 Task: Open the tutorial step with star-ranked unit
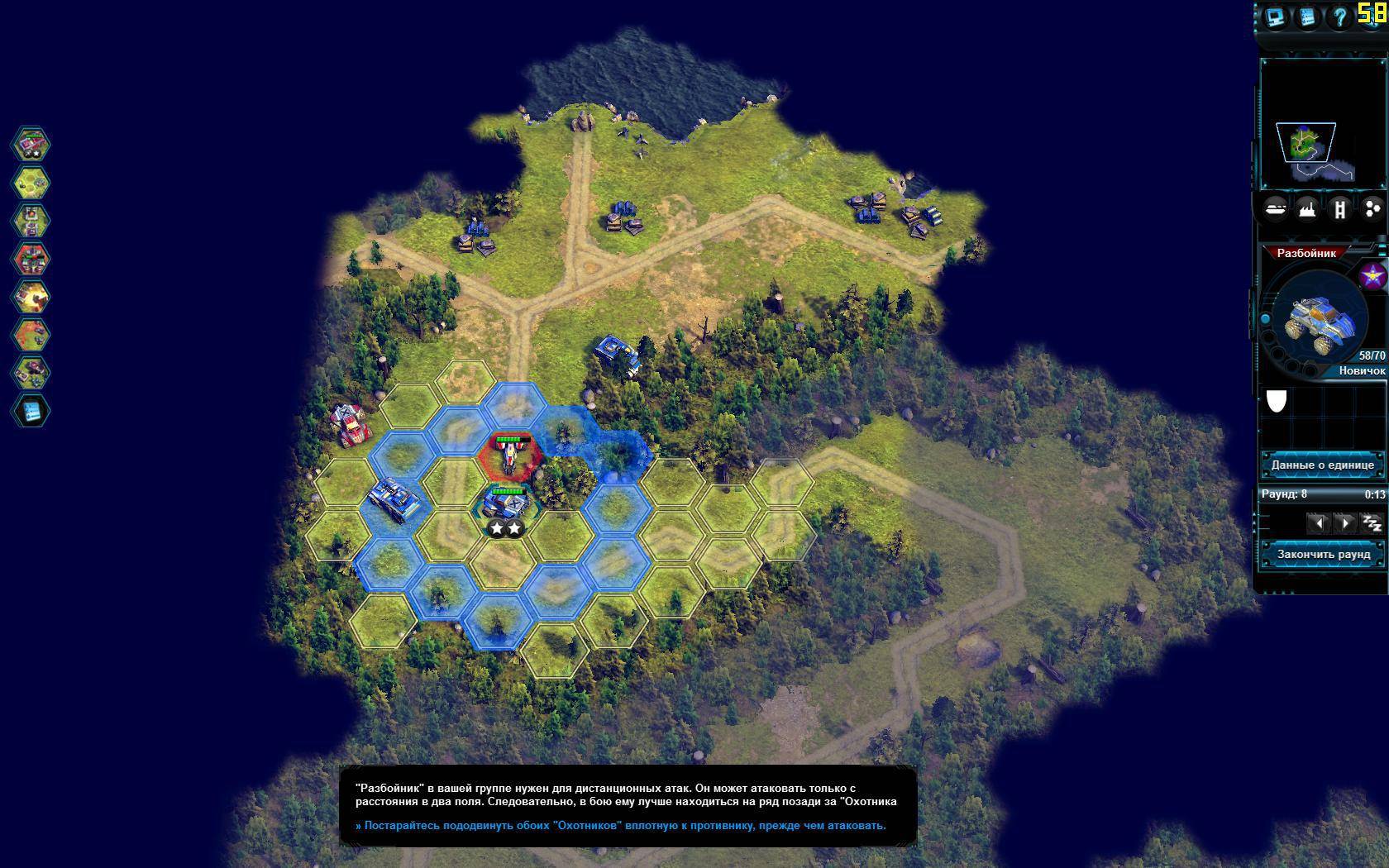click(x=31, y=145)
